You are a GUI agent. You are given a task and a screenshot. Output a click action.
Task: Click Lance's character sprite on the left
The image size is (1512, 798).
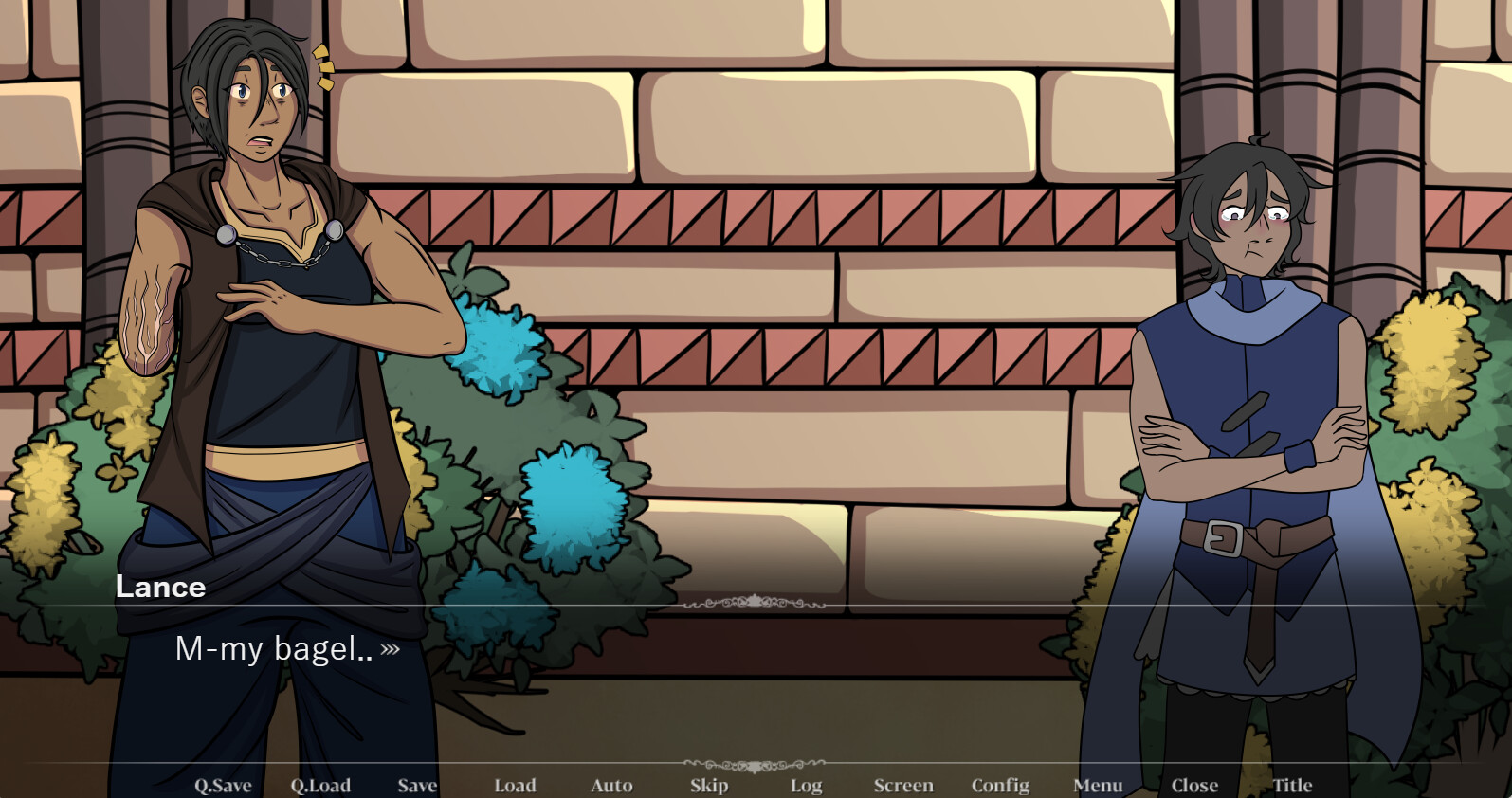[265, 332]
